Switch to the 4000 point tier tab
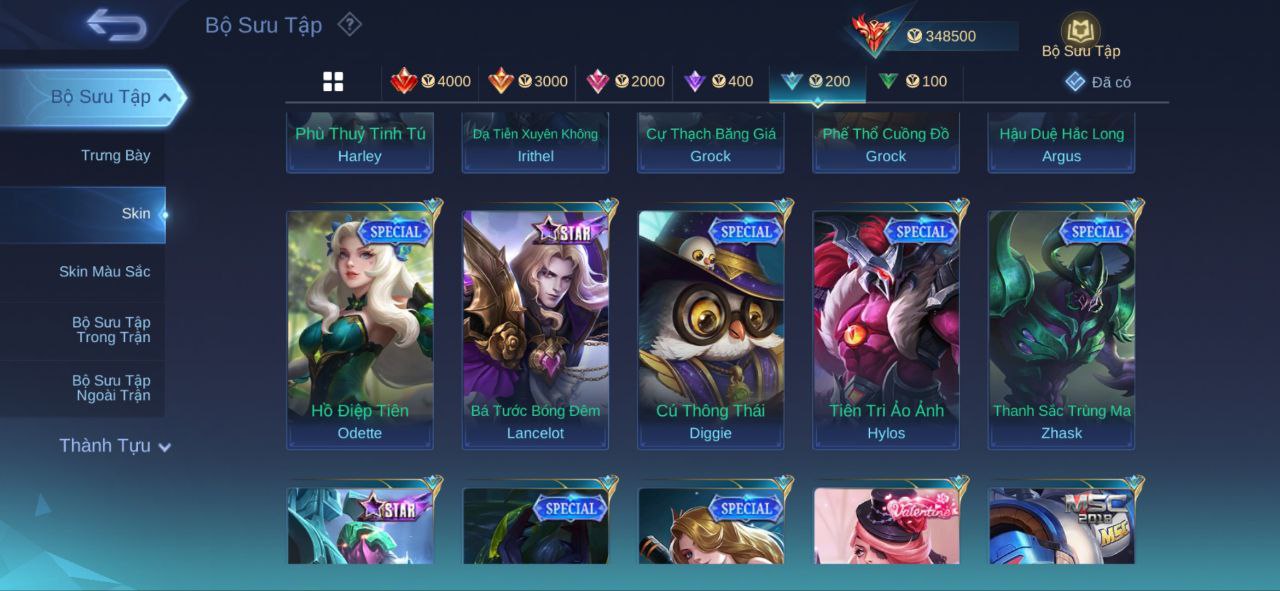Viewport: 1280px width, 591px height. [x=431, y=82]
